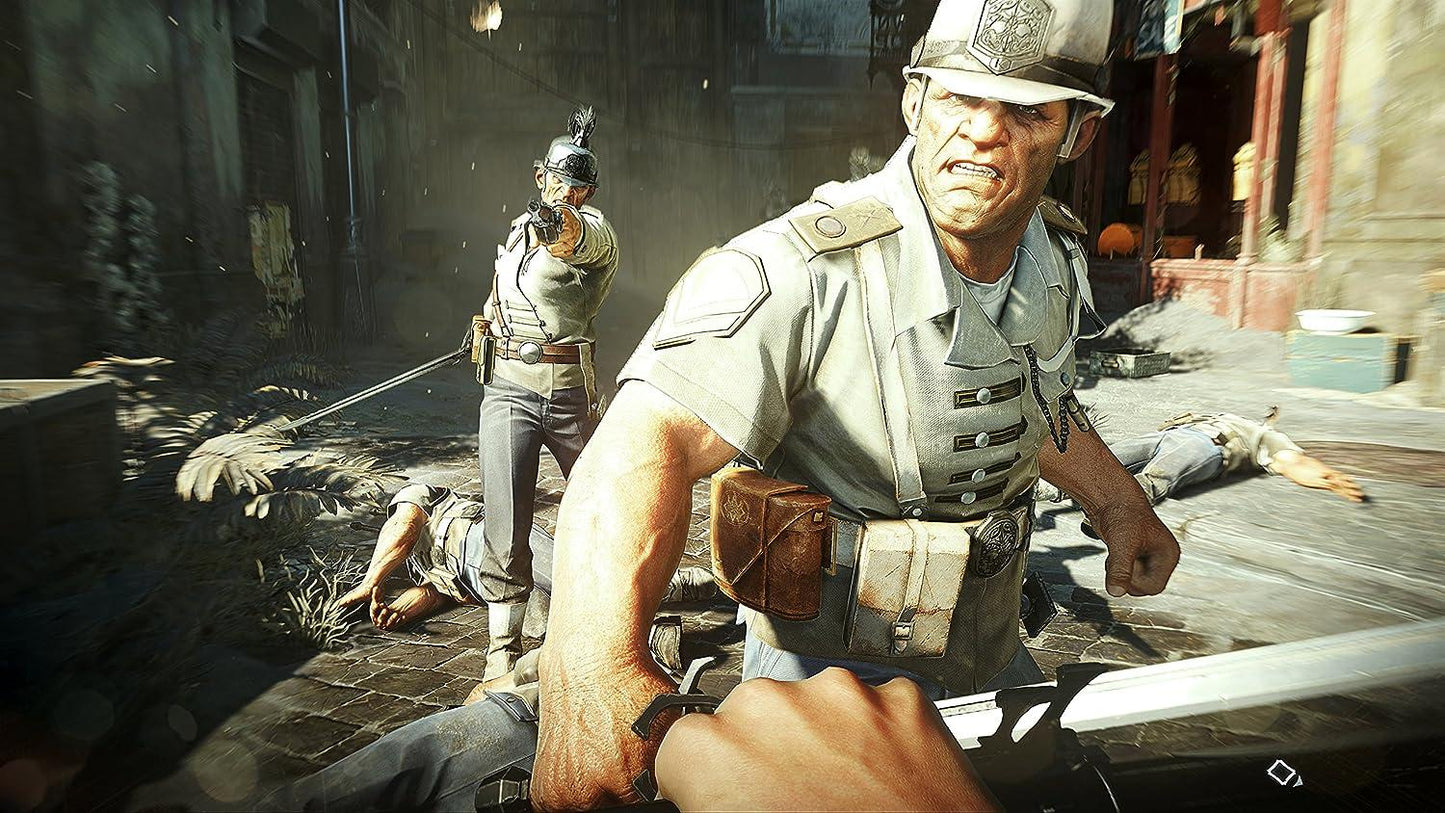
Task: Click the white diamond objective marker
Action: (x=1279, y=772)
